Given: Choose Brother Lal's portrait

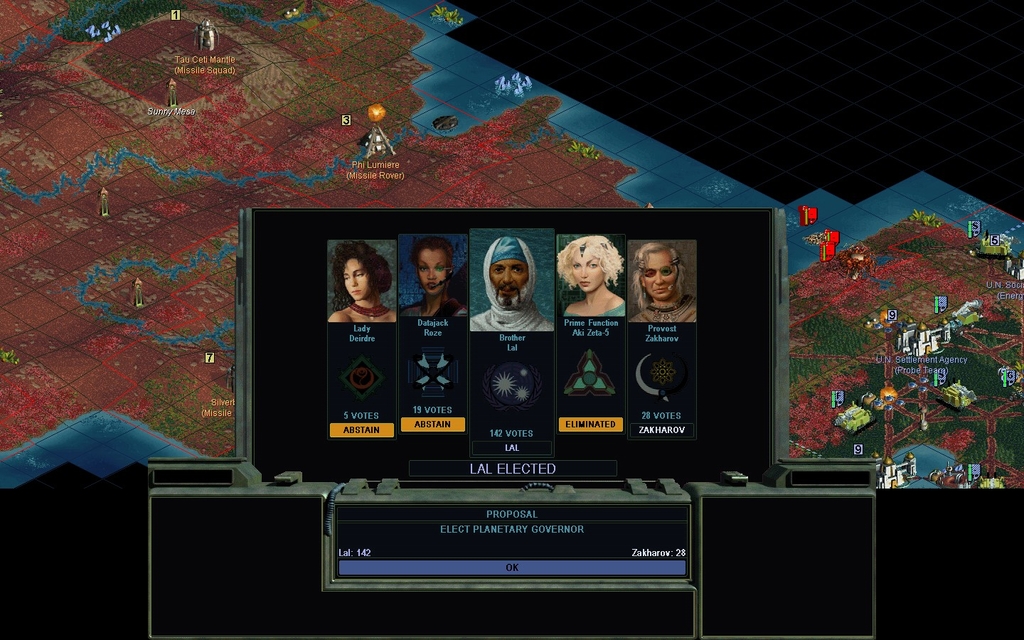Looking at the screenshot, I should tap(512, 282).
